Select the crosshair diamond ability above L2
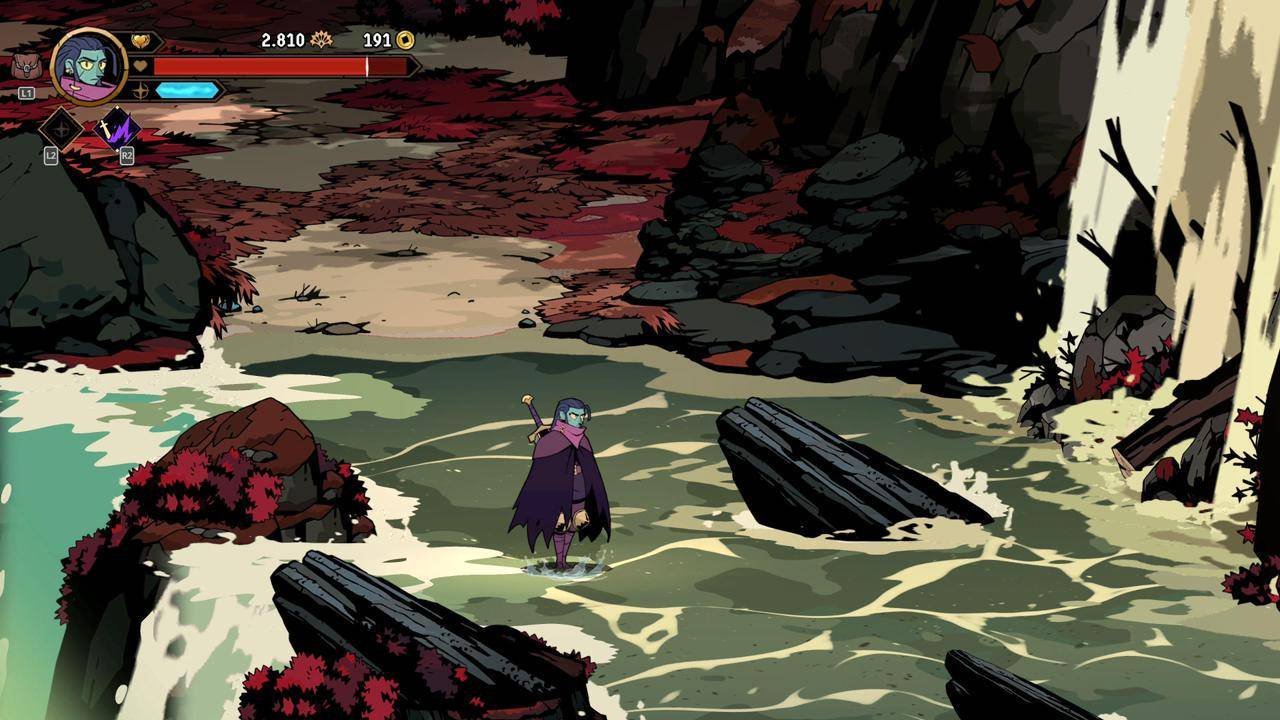The image size is (1280, 720). click(62, 130)
